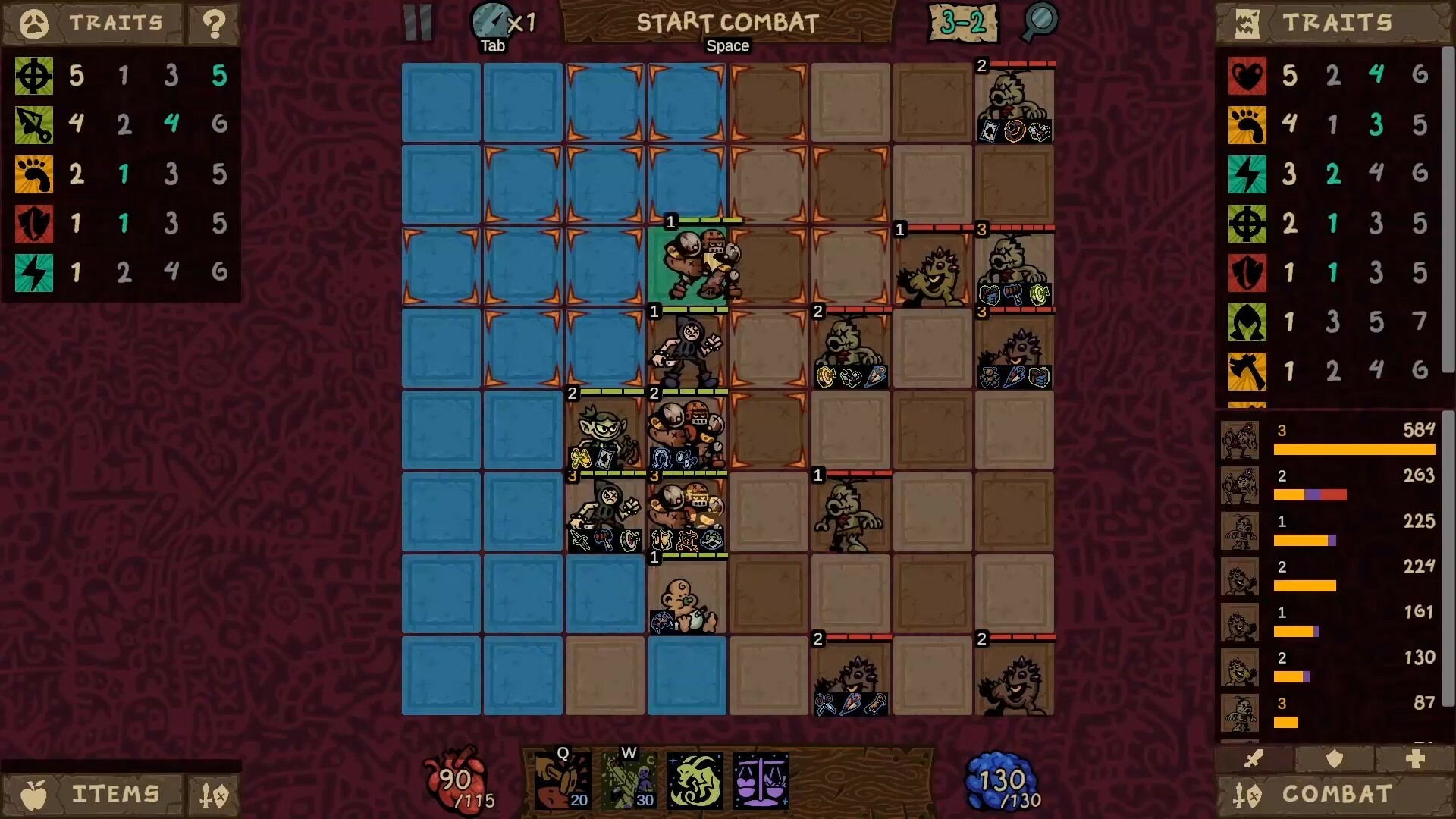Switch to the shield blocked tab

click(1335, 759)
